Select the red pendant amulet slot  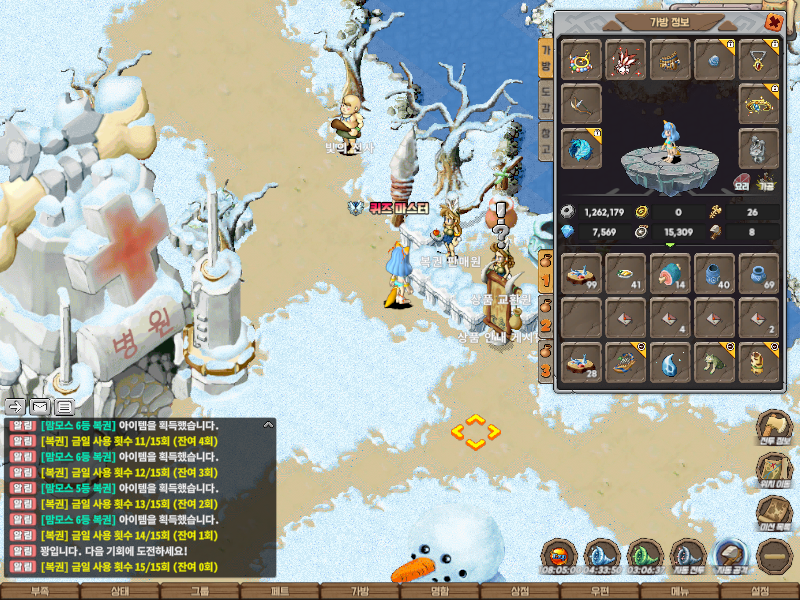click(759, 60)
